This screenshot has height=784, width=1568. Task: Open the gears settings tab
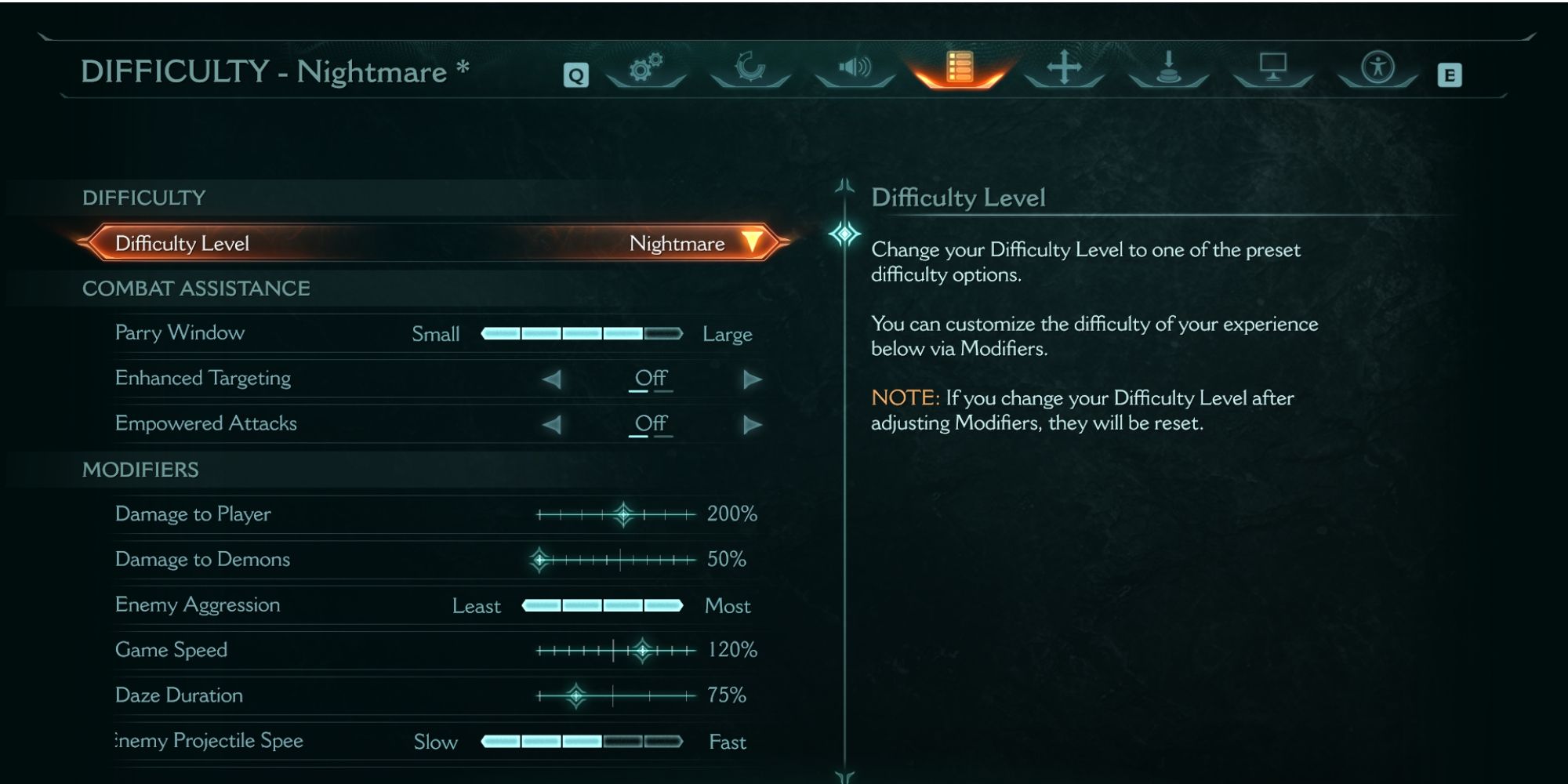(645, 71)
